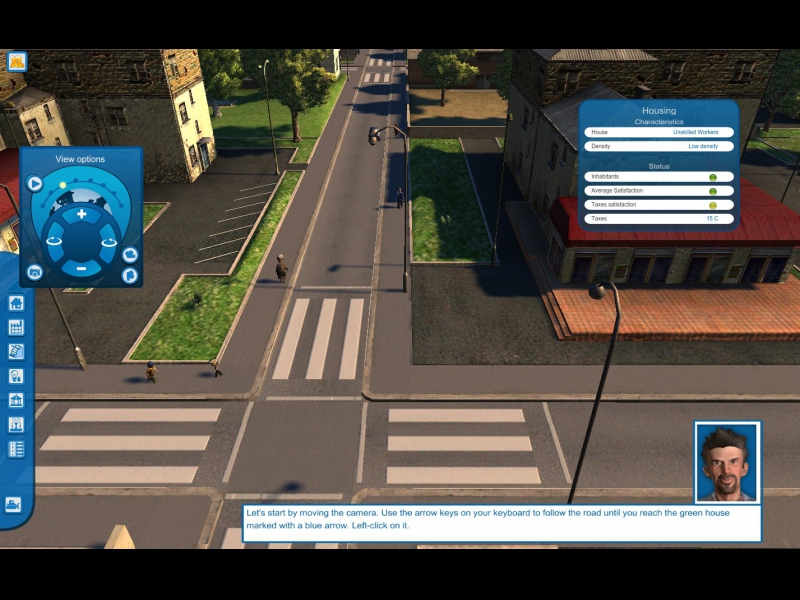800x600 pixels.
Task: Take a screenshot with the camera icon
Action: (x=35, y=272)
